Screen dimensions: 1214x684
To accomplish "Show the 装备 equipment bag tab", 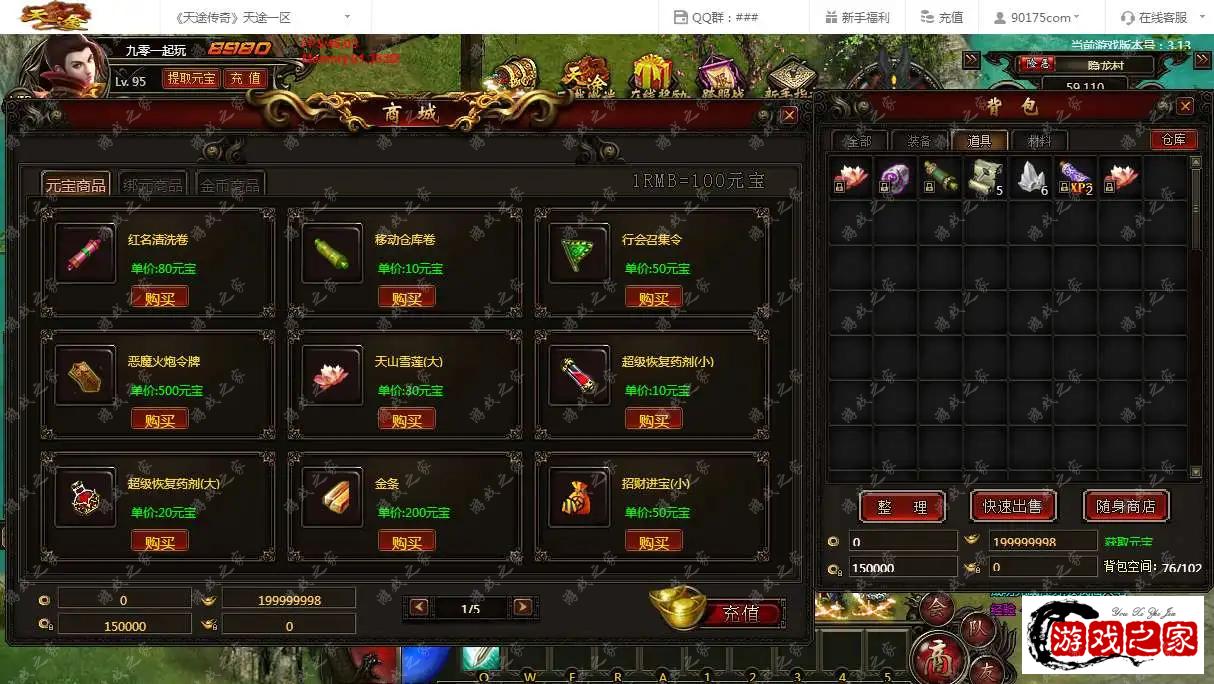I will tap(919, 141).
